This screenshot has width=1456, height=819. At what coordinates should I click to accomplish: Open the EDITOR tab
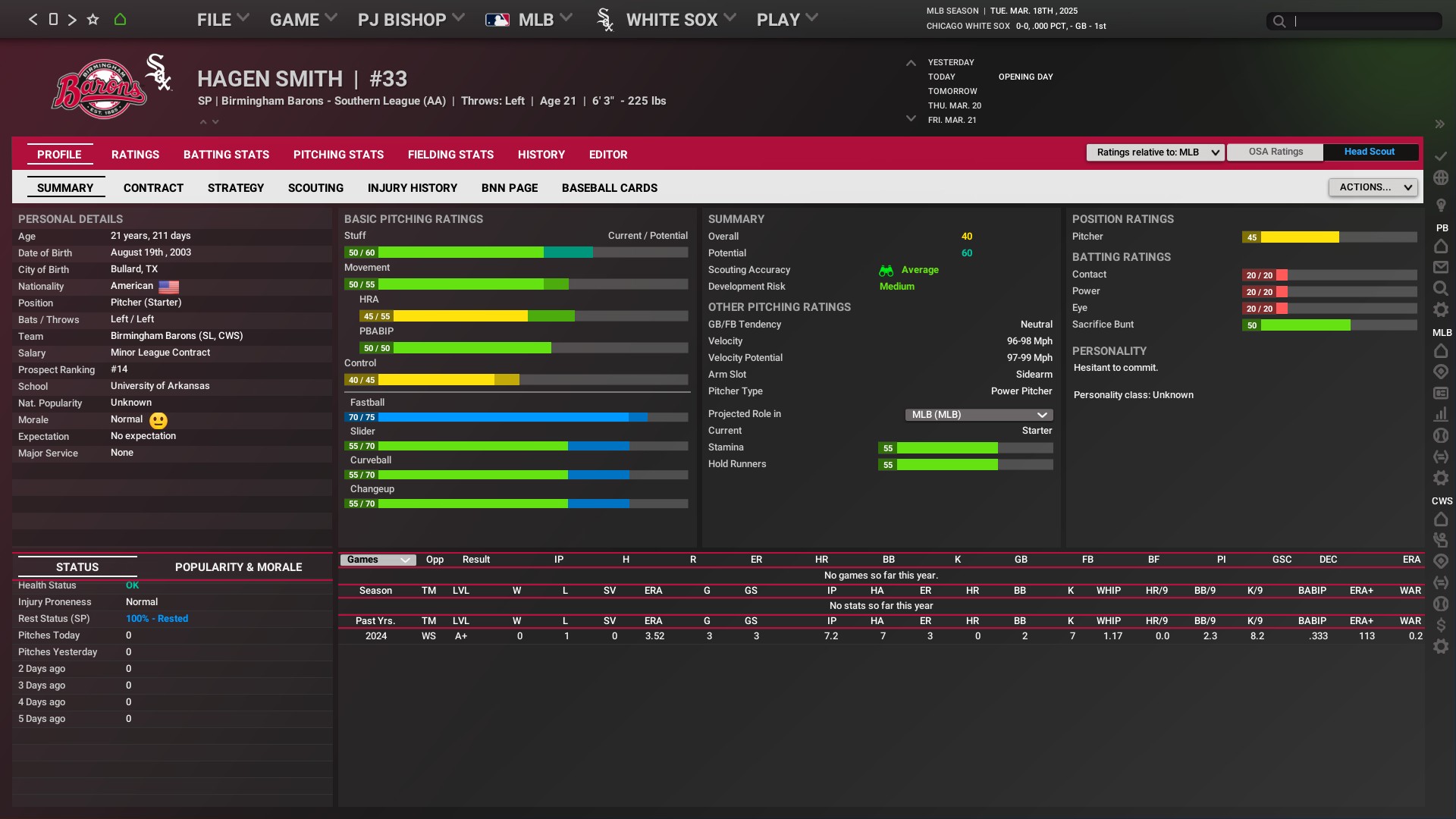click(x=608, y=155)
